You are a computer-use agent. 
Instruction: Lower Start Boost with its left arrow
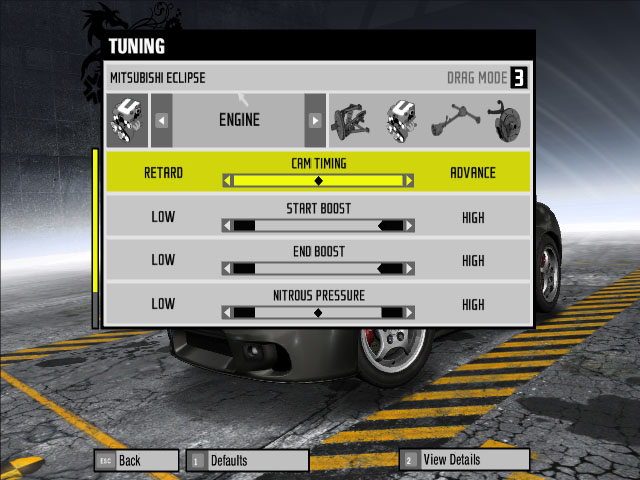pyautogui.click(x=227, y=226)
